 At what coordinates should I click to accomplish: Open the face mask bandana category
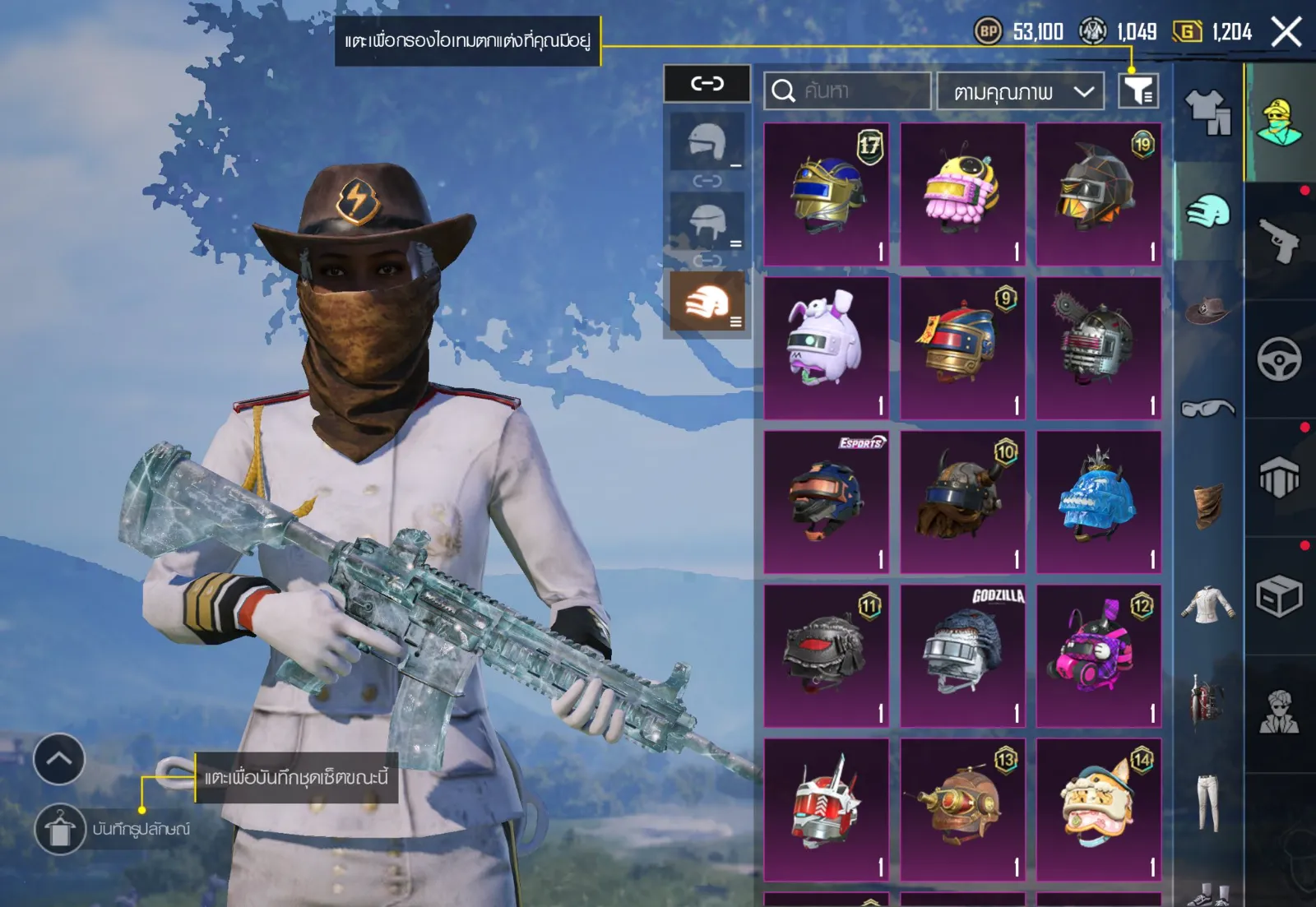click(x=1207, y=505)
